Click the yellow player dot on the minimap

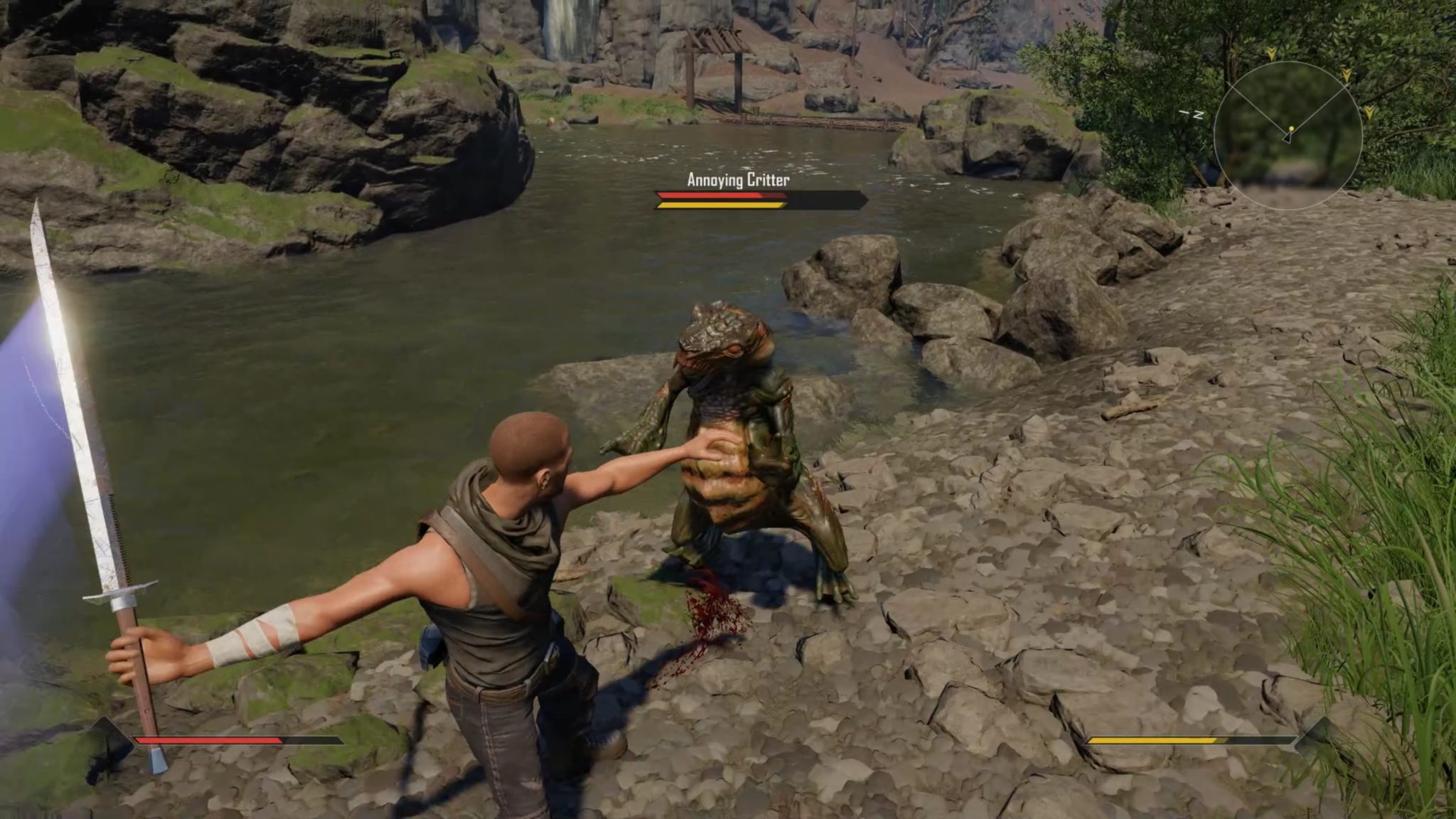[x=1290, y=128]
